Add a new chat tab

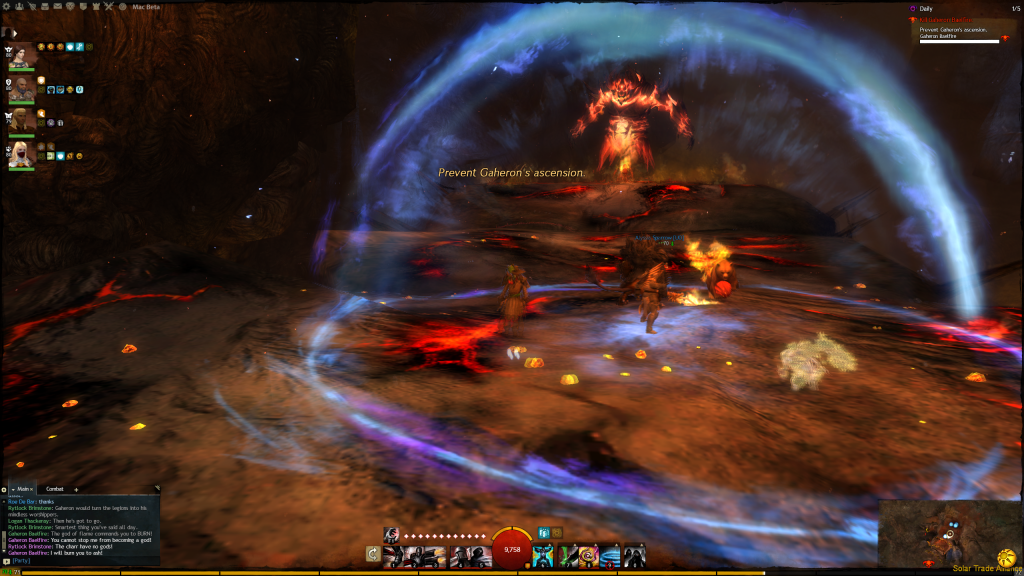click(76, 489)
